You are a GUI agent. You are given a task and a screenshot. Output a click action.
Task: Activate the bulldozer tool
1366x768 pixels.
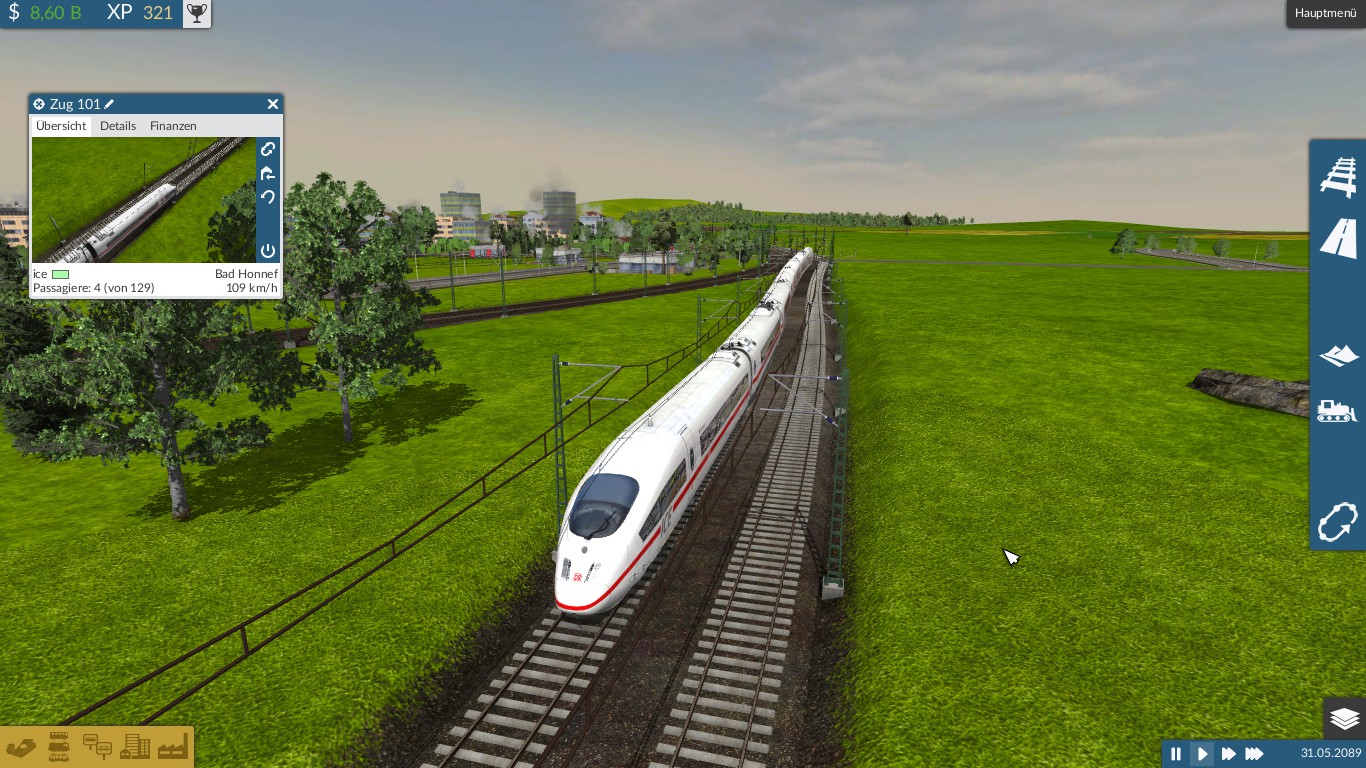1337,410
